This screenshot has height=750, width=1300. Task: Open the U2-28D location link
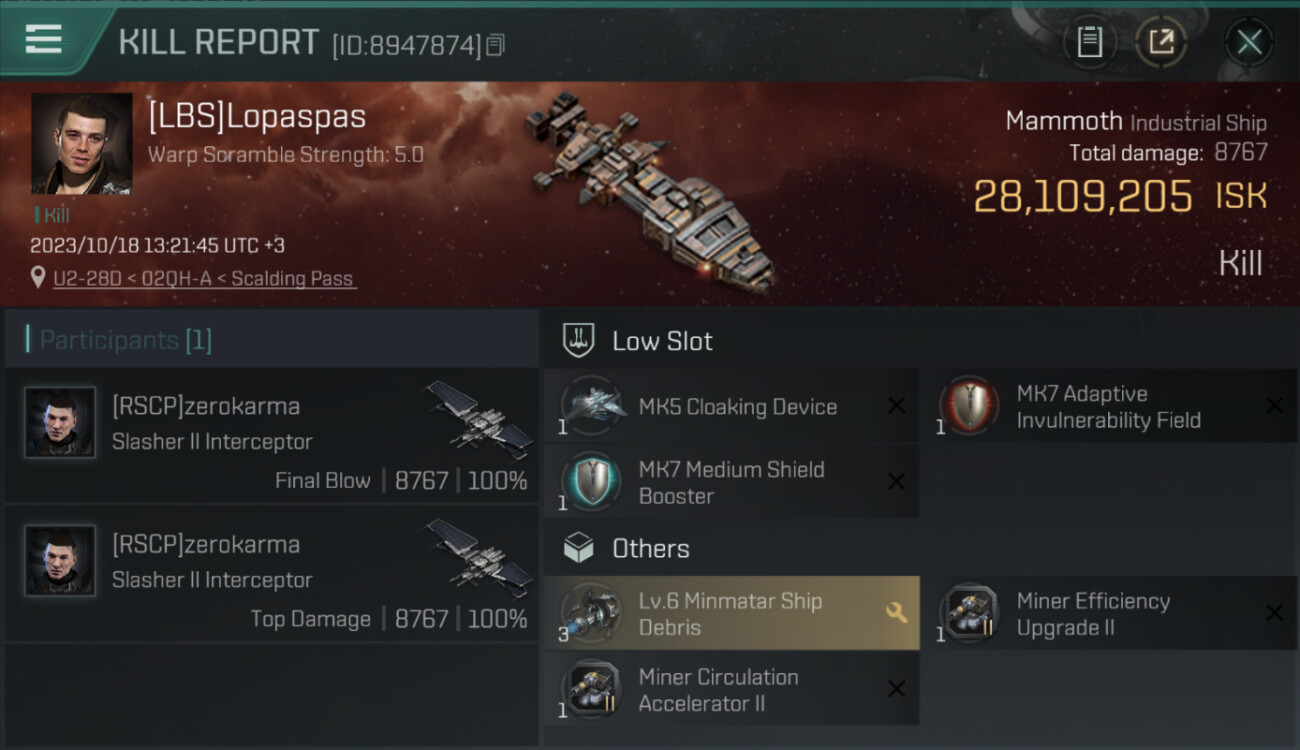204,278
